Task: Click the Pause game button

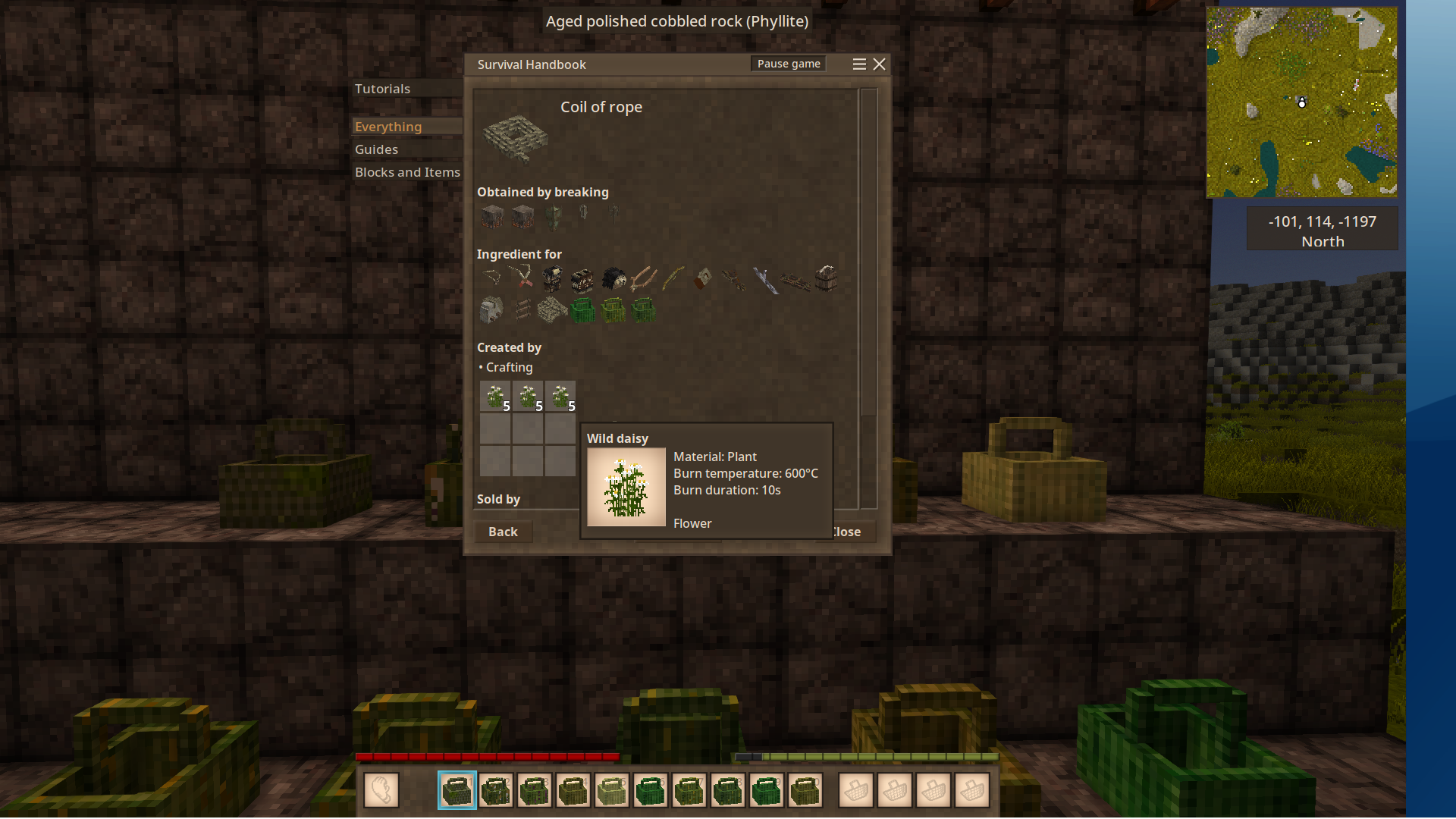Action: (788, 64)
